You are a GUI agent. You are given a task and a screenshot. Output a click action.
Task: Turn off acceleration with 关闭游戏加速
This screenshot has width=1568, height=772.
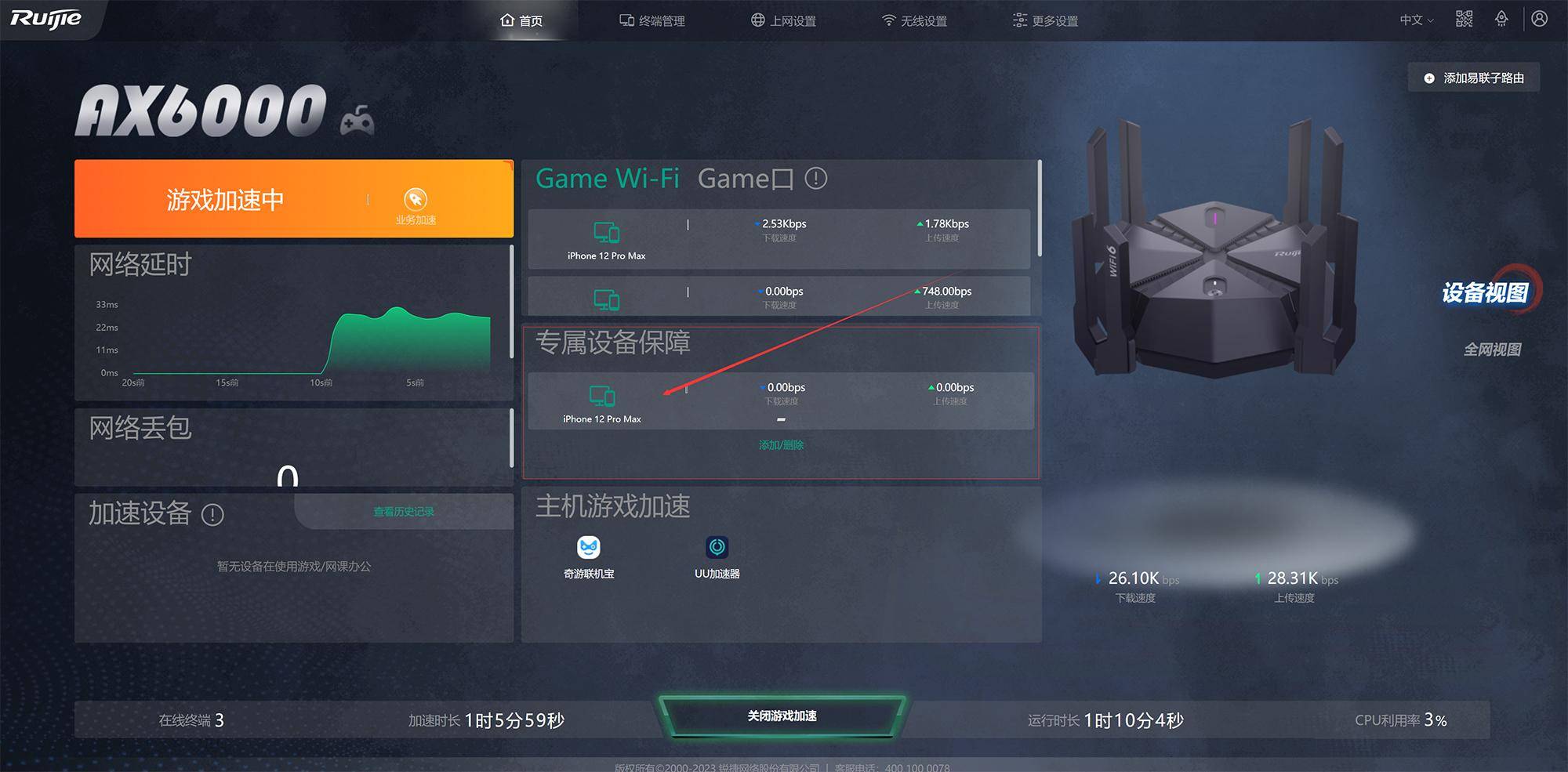[x=782, y=716]
